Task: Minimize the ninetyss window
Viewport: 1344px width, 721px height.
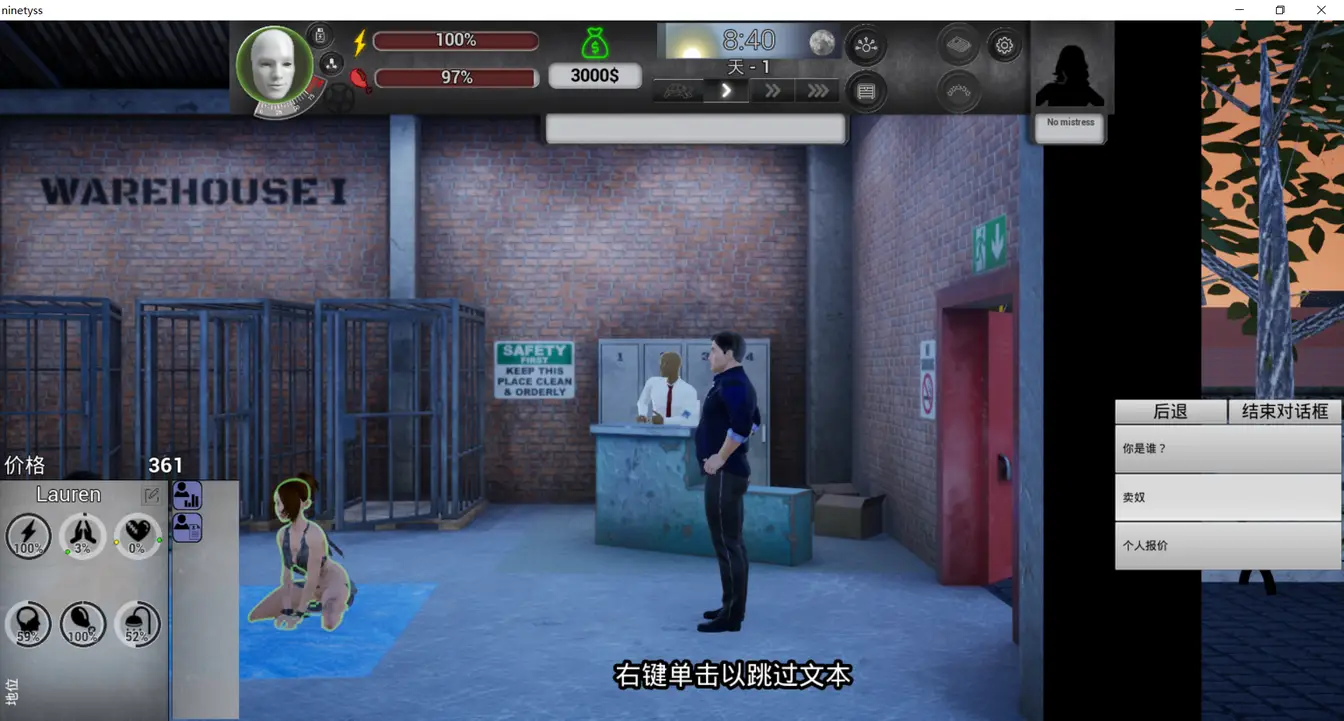Action: click(1240, 10)
